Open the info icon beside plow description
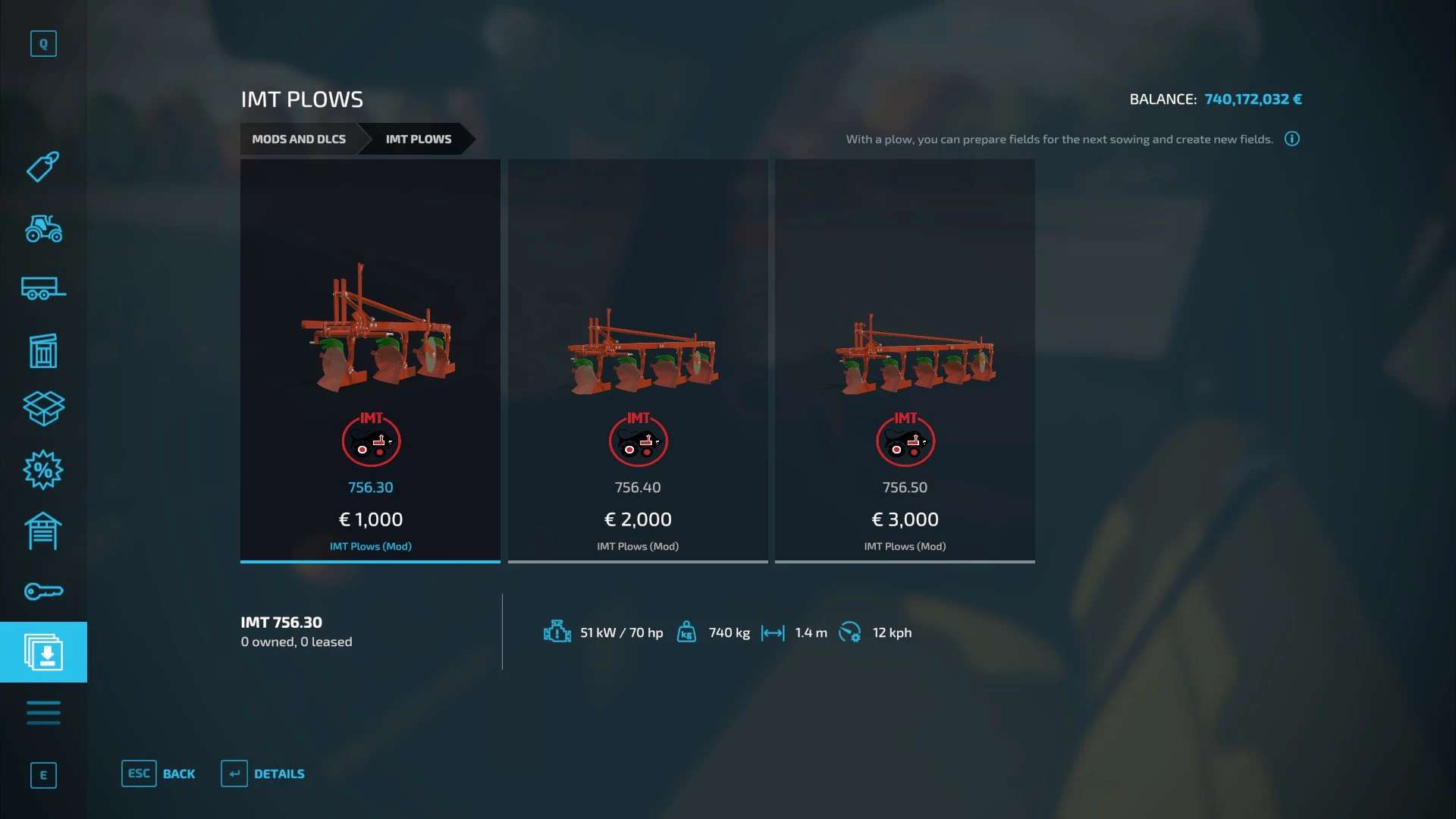This screenshot has height=819, width=1456. click(x=1292, y=139)
